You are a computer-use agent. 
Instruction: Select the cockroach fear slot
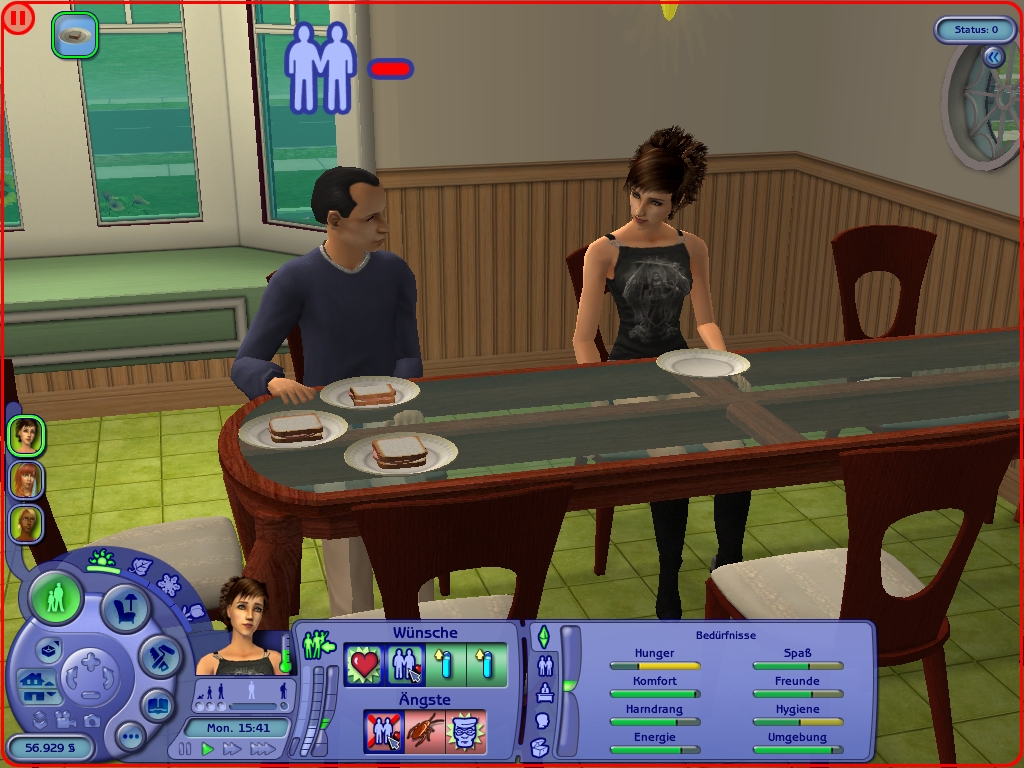tap(424, 731)
